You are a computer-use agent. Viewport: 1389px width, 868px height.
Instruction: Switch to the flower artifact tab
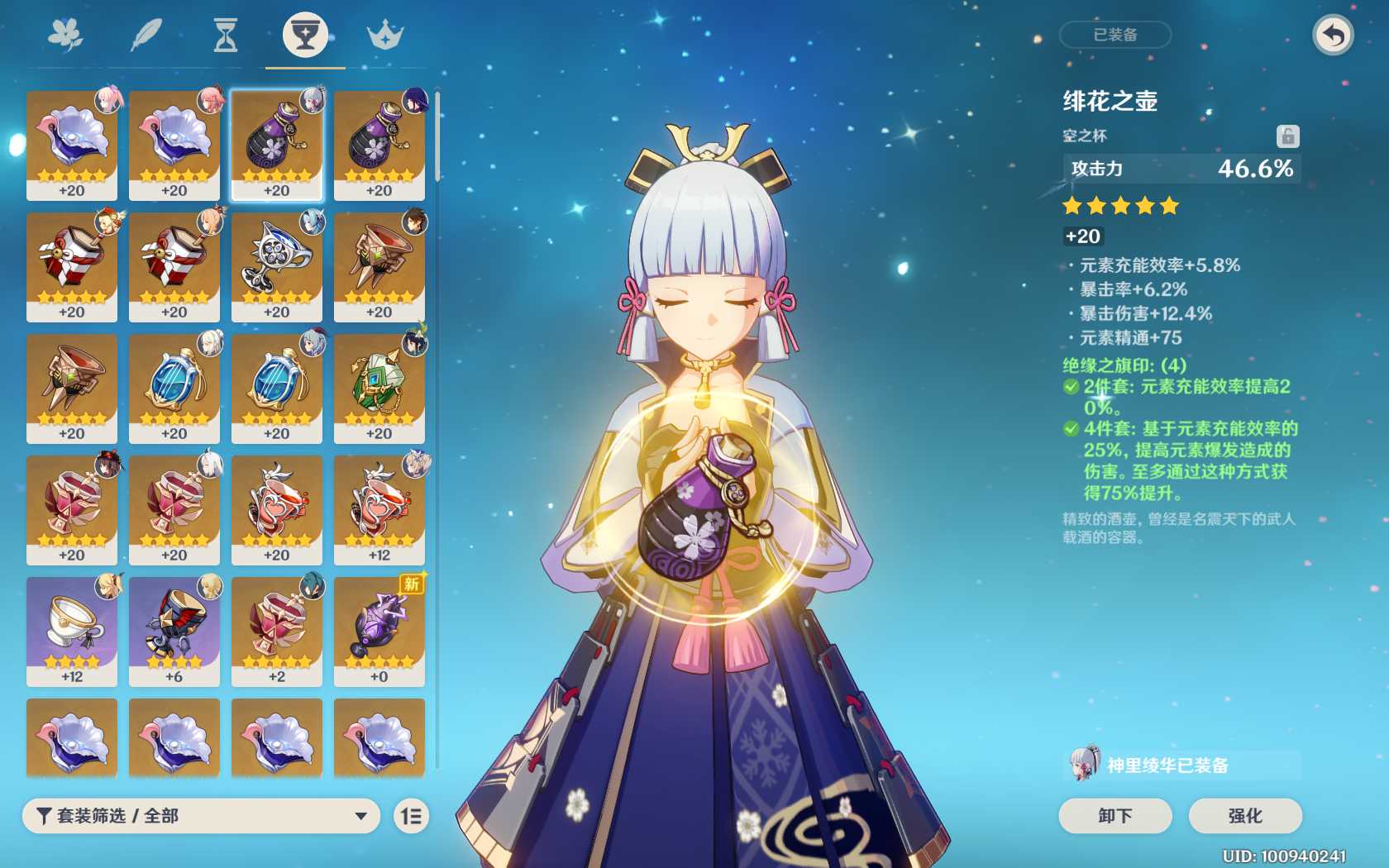(65, 36)
